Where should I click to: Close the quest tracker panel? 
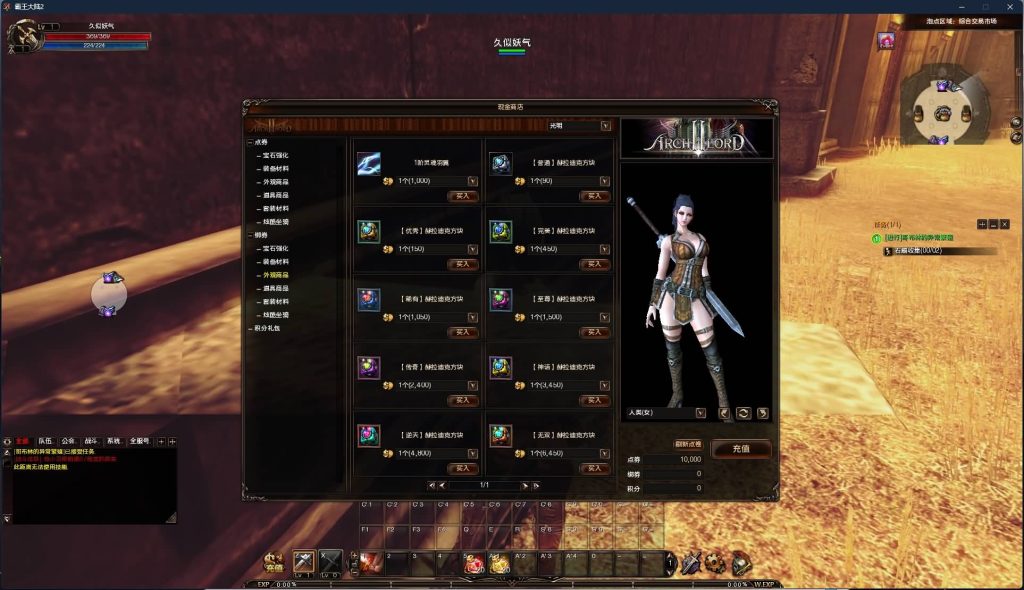tap(1005, 224)
